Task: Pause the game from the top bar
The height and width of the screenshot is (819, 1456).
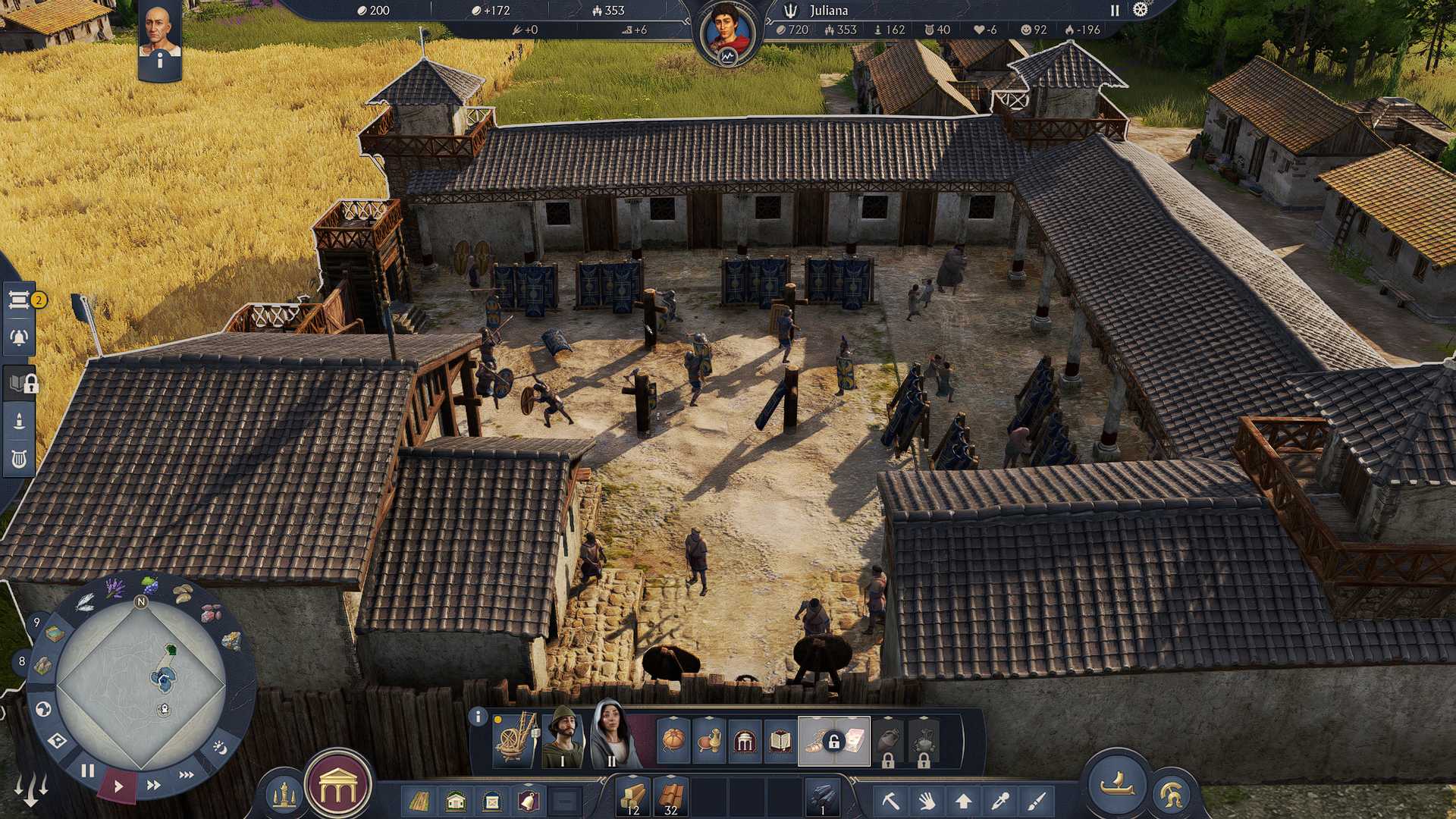Action: click(x=1115, y=11)
